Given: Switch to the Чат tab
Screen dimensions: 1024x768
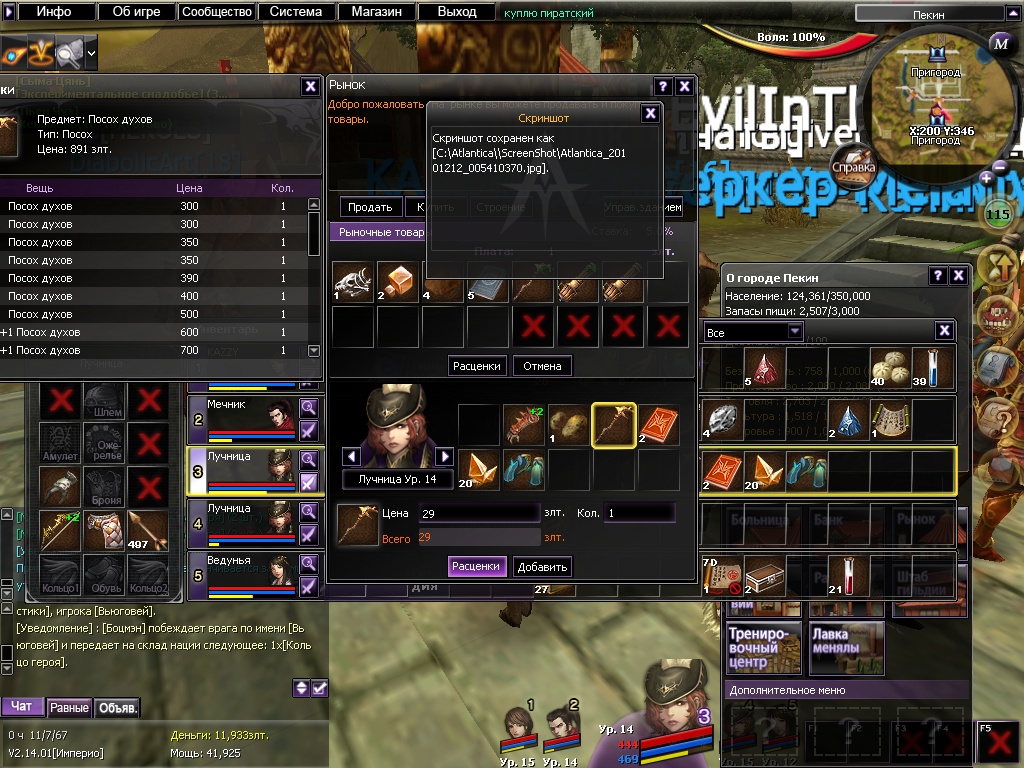Looking at the screenshot, I should coord(22,707).
